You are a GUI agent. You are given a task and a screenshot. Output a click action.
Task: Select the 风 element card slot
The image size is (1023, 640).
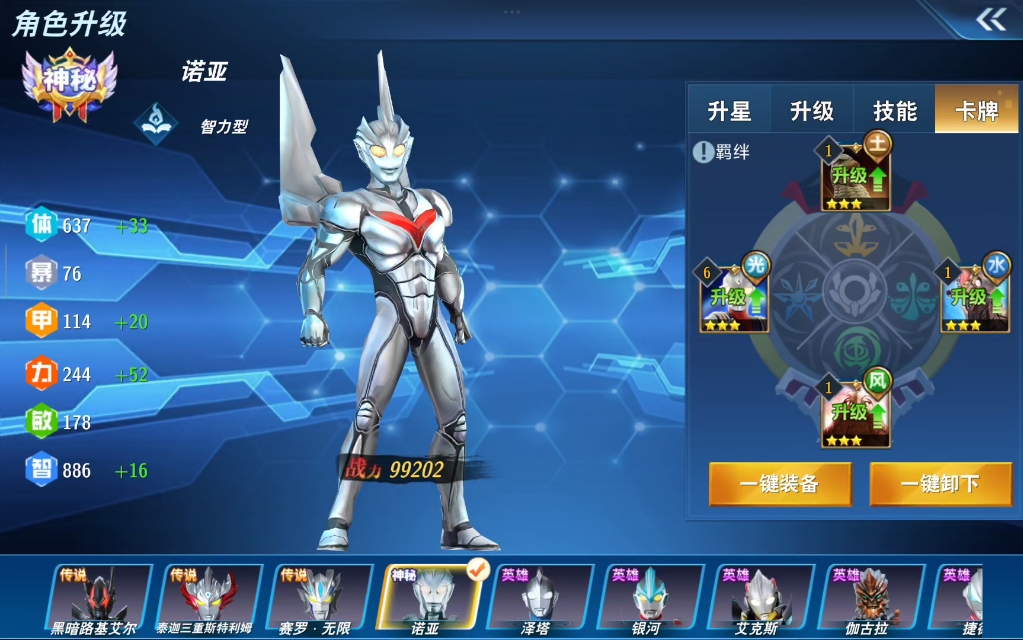(x=856, y=411)
